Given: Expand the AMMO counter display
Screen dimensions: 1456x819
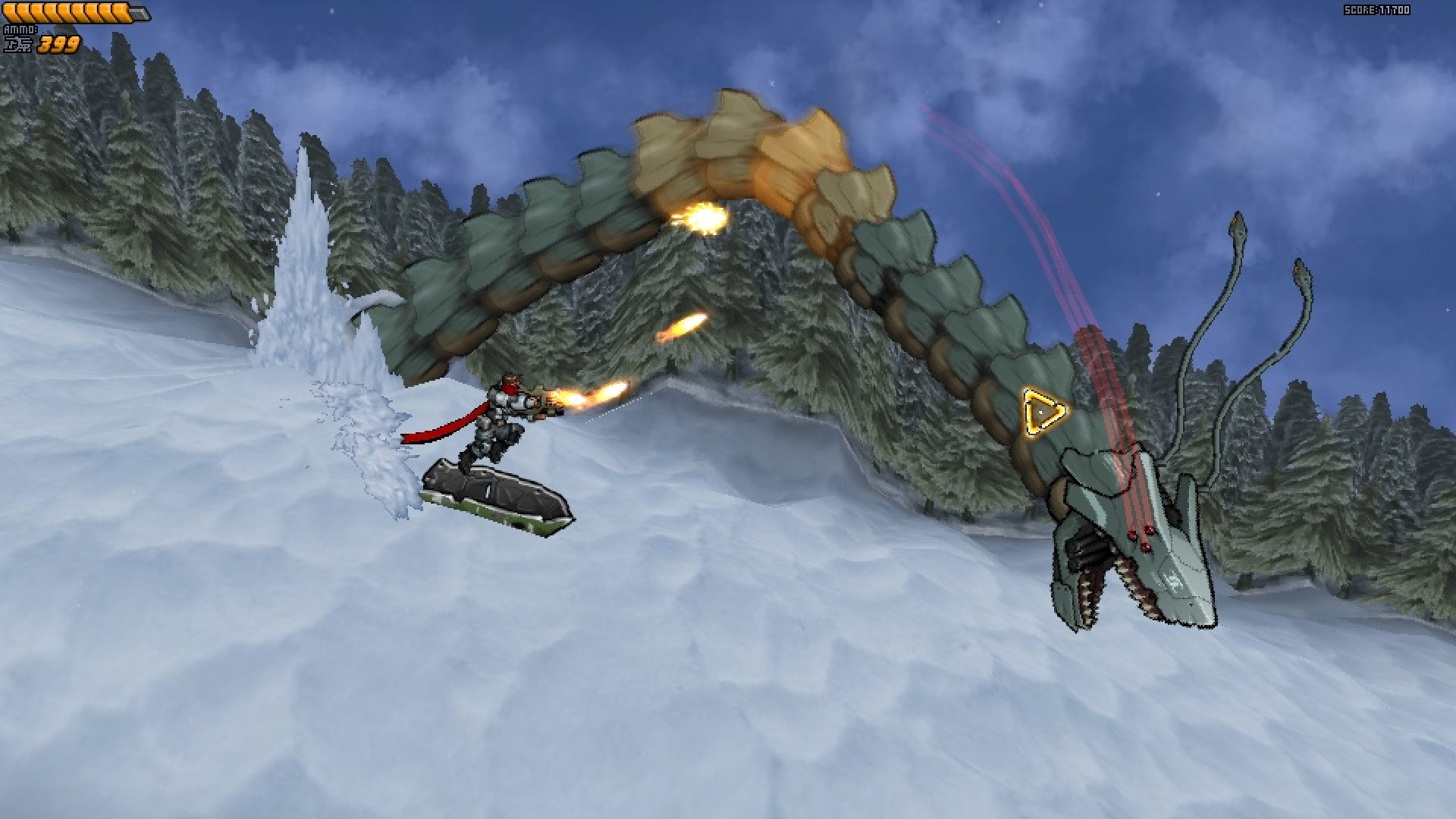Looking at the screenshot, I should pyautogui.click(x=61, y=44).
